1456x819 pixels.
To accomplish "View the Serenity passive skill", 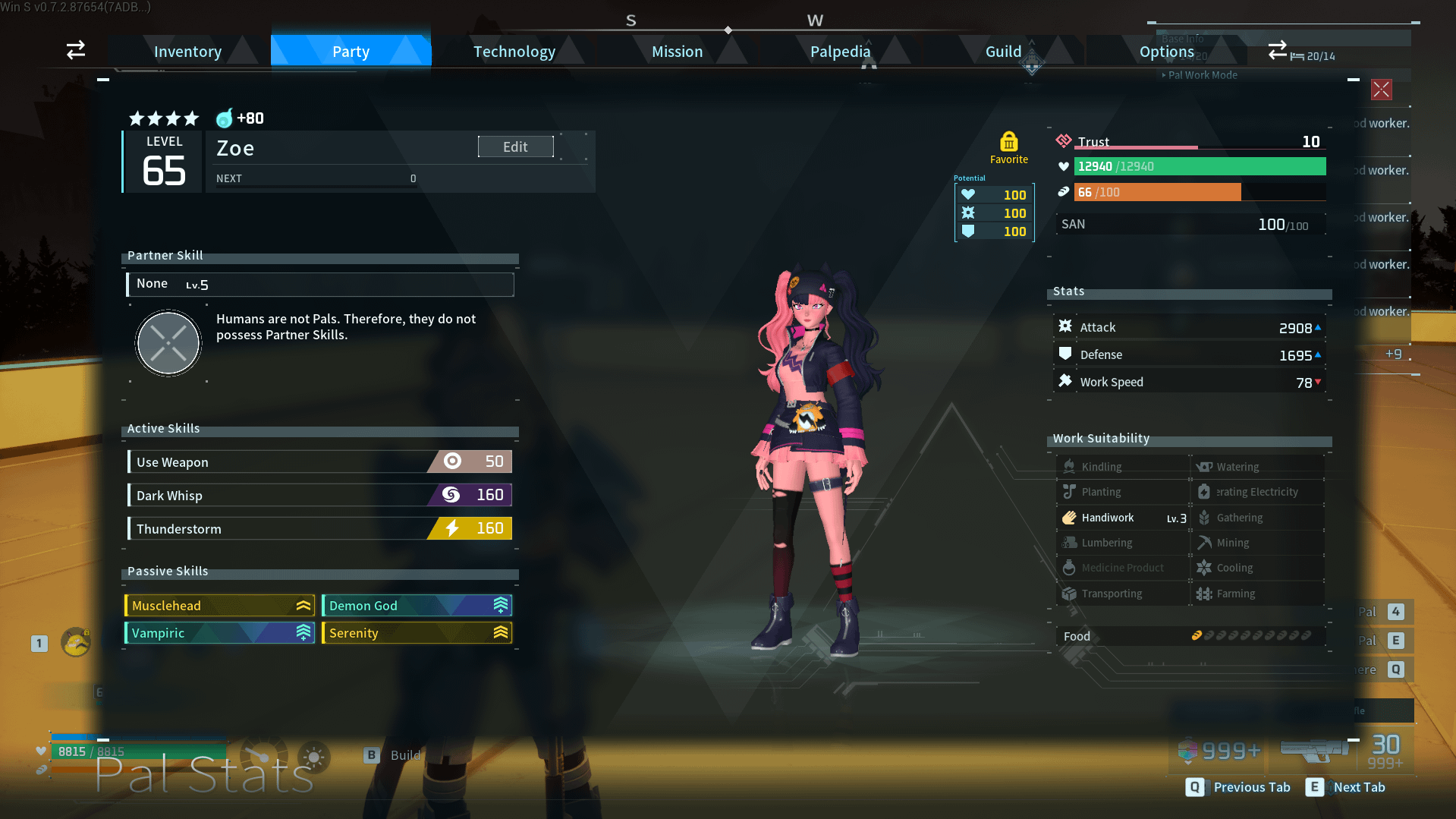I will click(x=417, y=633).
